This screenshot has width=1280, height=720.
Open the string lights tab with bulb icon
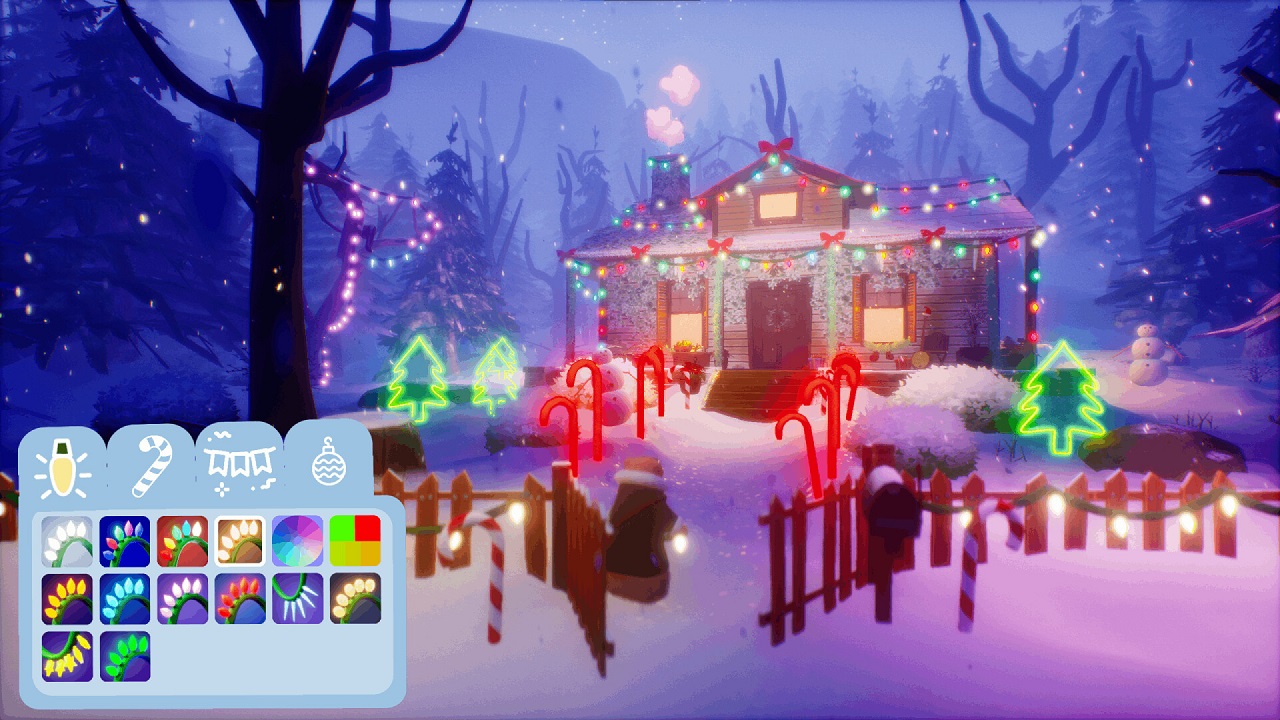pos(62,466)
